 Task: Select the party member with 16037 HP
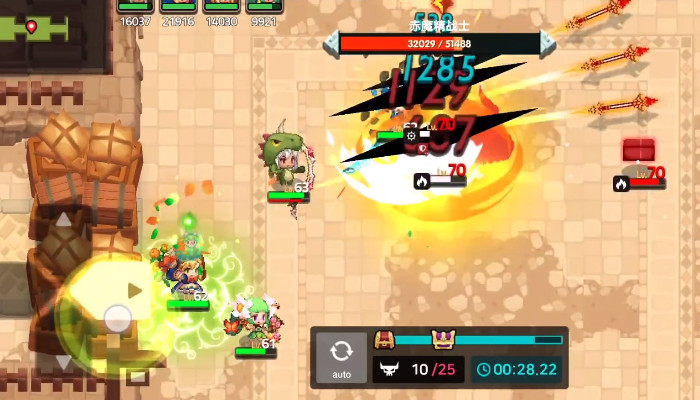tap(134, 8)
